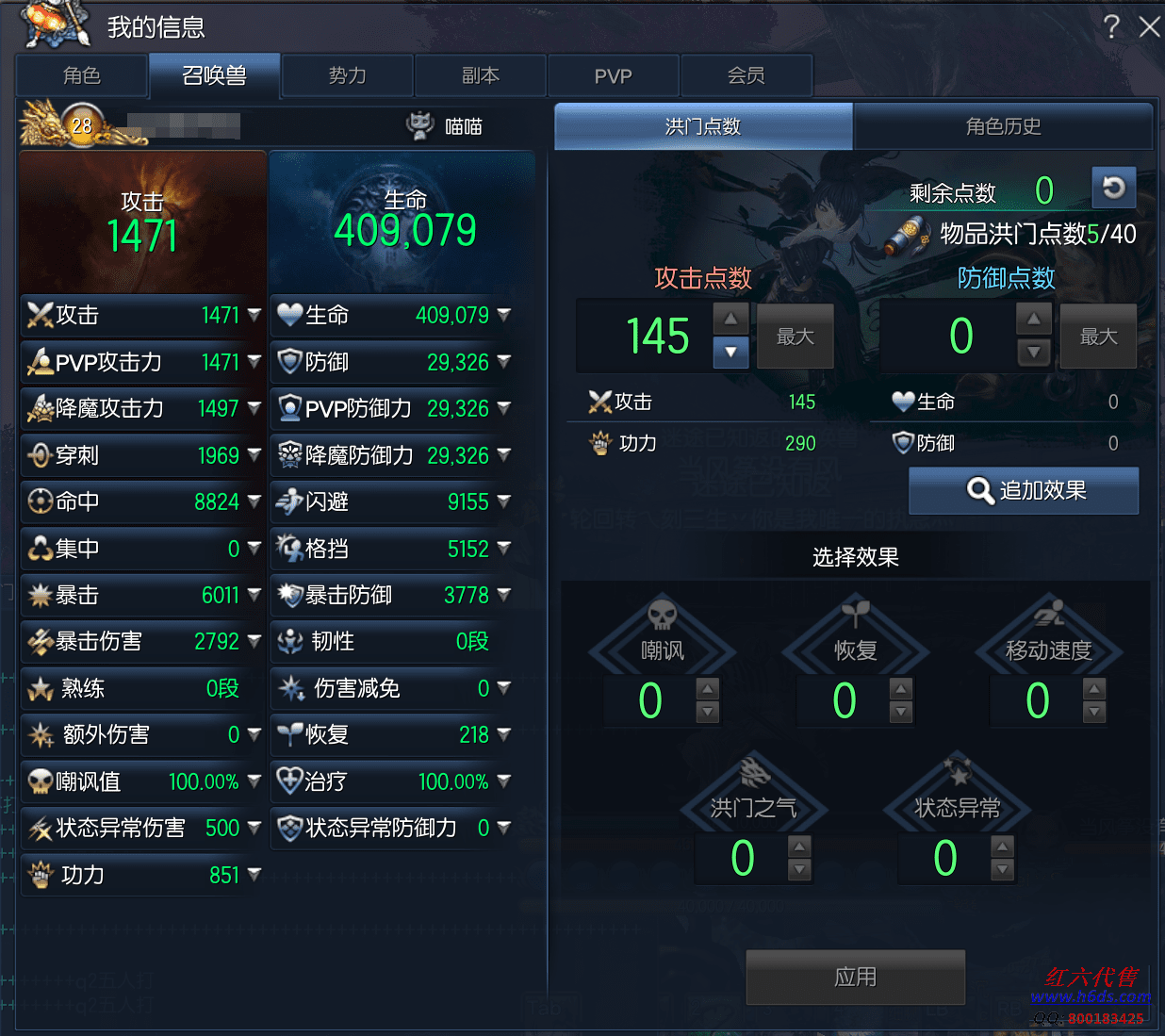Increase 防御点数 by one

[1034, 320]
